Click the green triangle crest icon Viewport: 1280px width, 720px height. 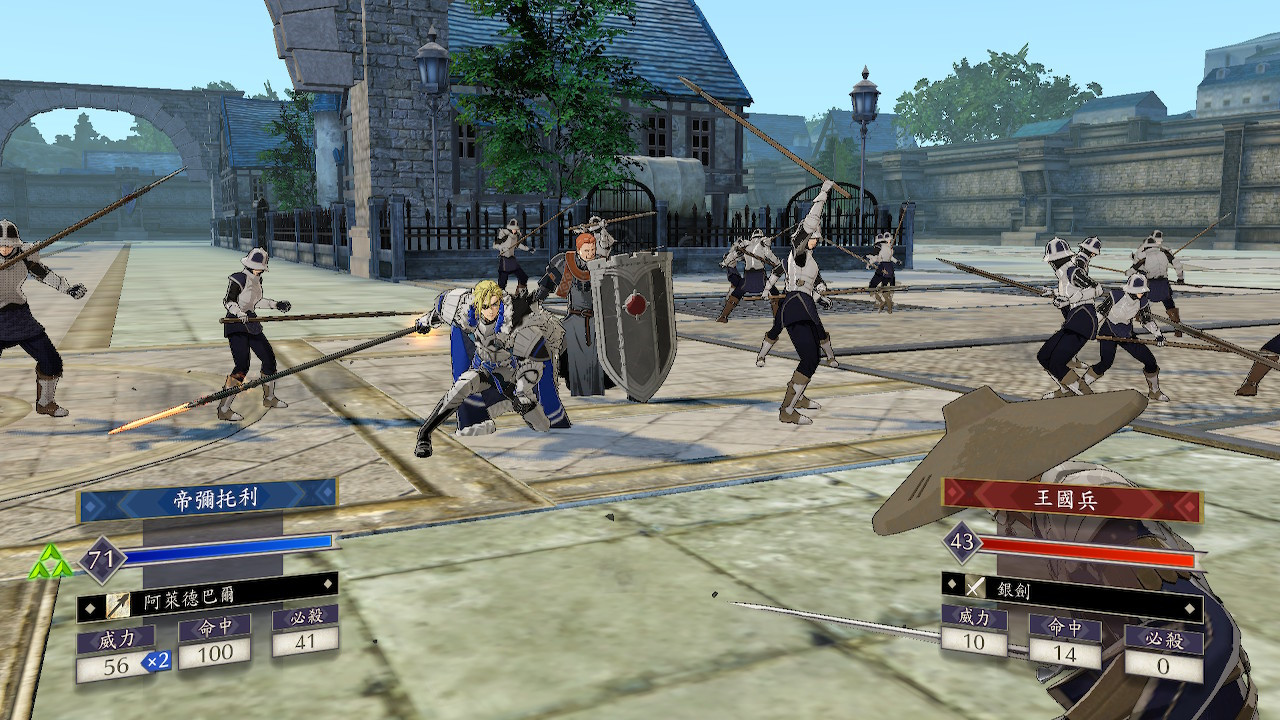point(50,563)
